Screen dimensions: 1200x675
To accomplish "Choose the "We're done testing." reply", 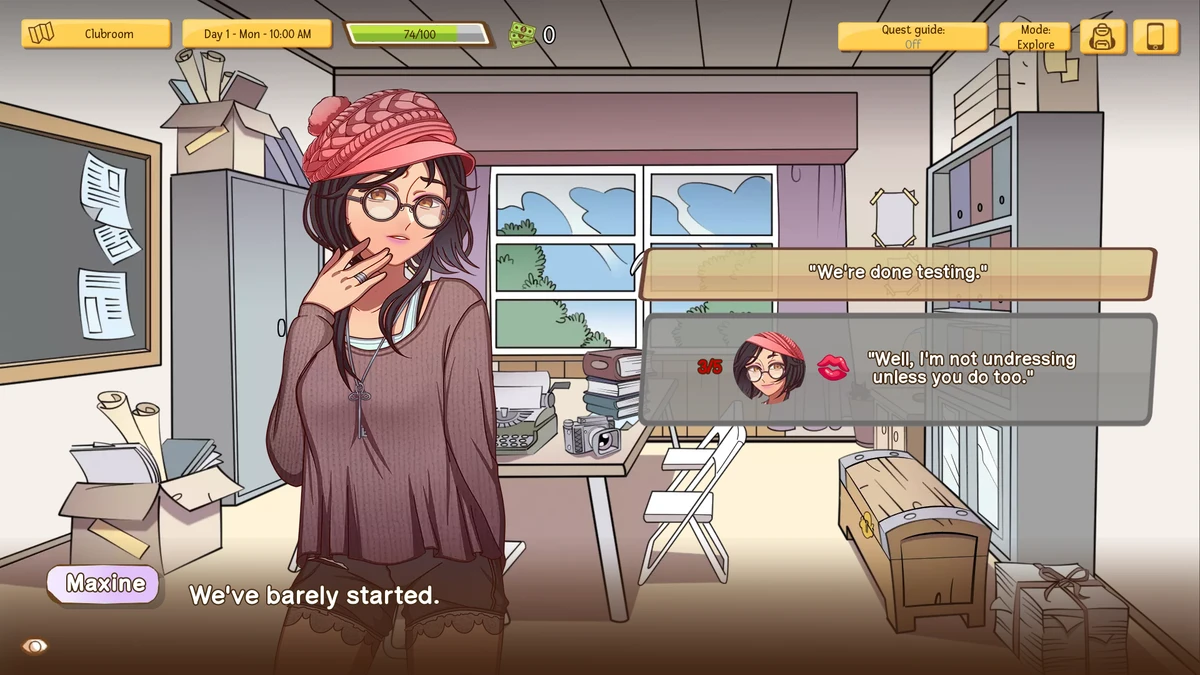I will [x=897, y=272].
